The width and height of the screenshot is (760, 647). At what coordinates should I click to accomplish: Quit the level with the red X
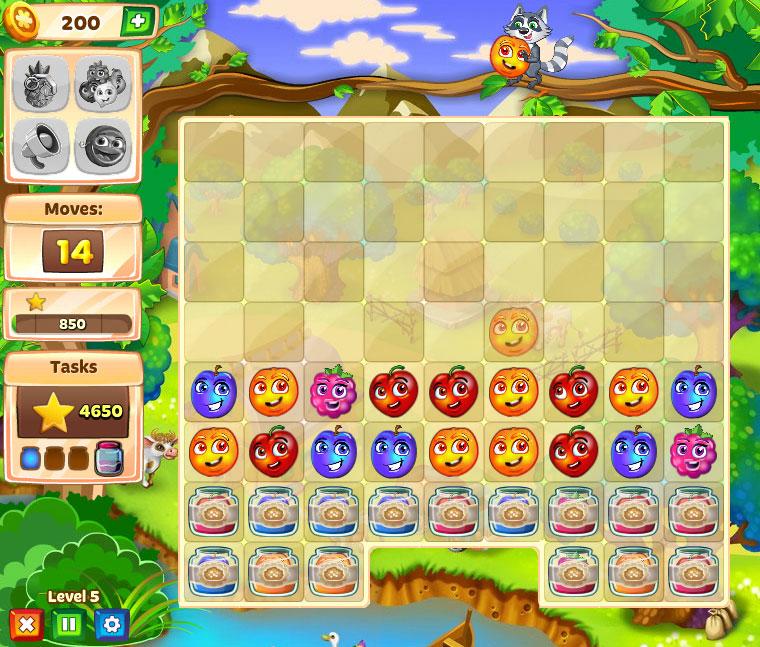(x=26, y=625)
